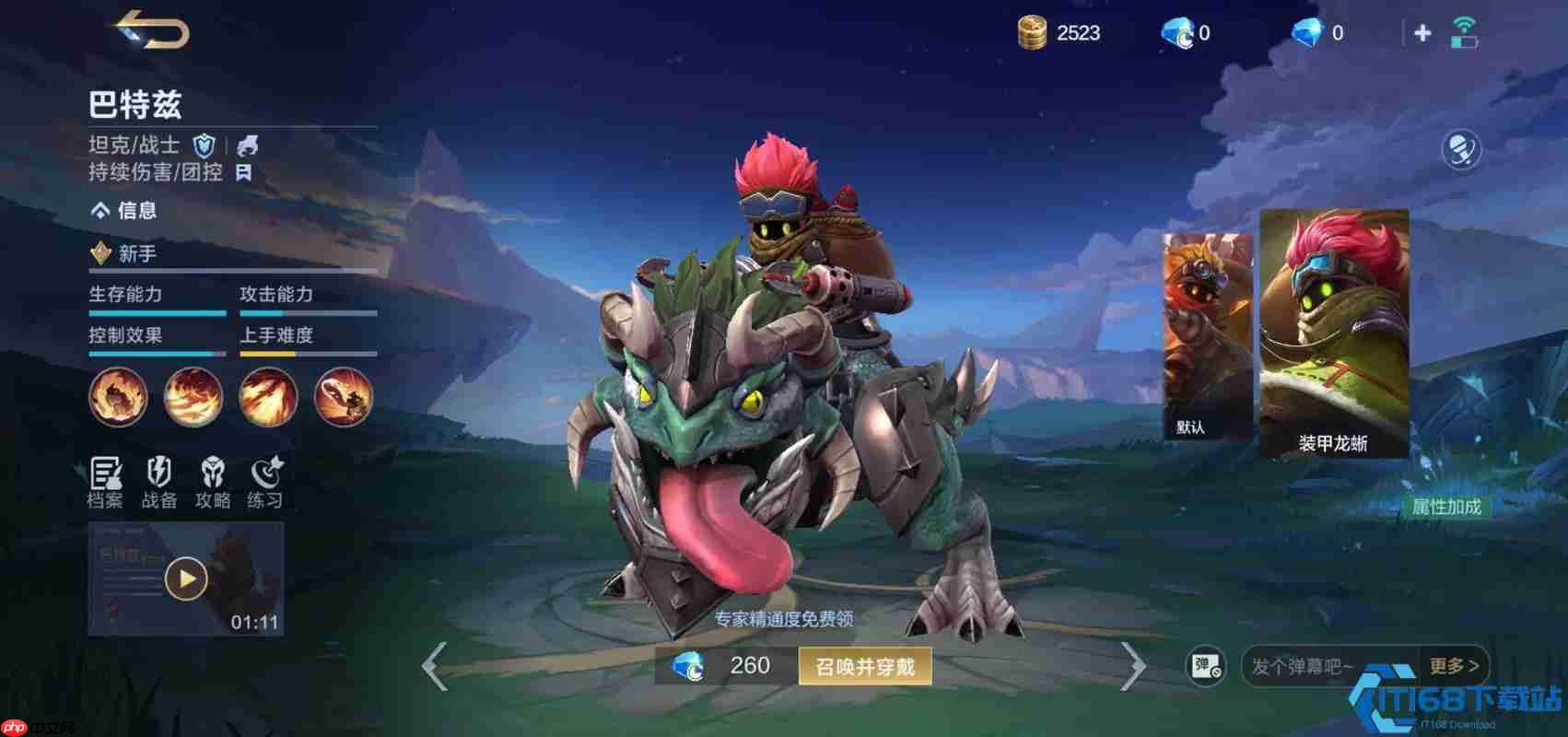1568x737 pixels.
Task: Open the 档案 archive panel
Action: click(x=108, y=482)
